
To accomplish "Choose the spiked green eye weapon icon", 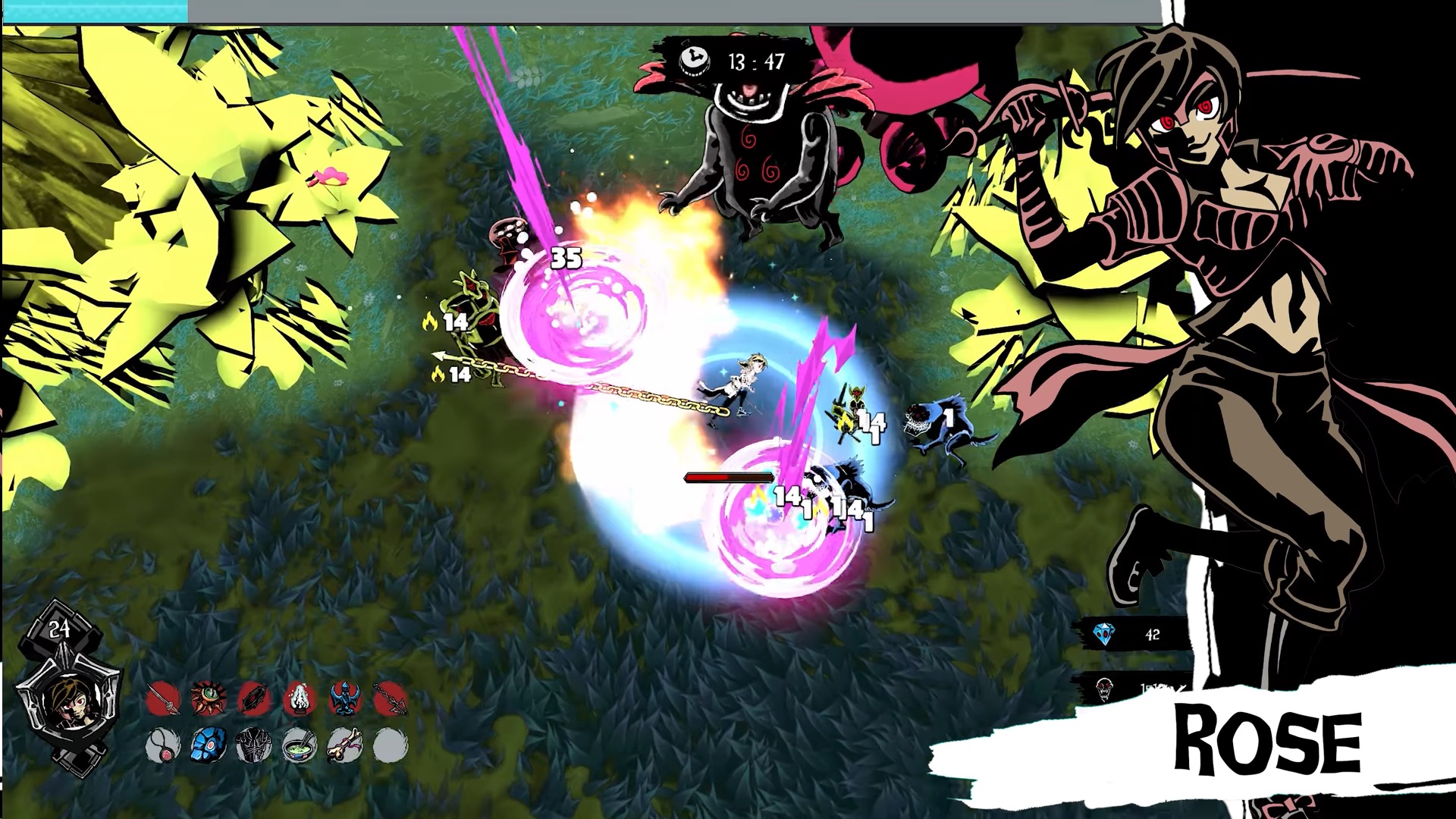I will [x=209, y=699].
